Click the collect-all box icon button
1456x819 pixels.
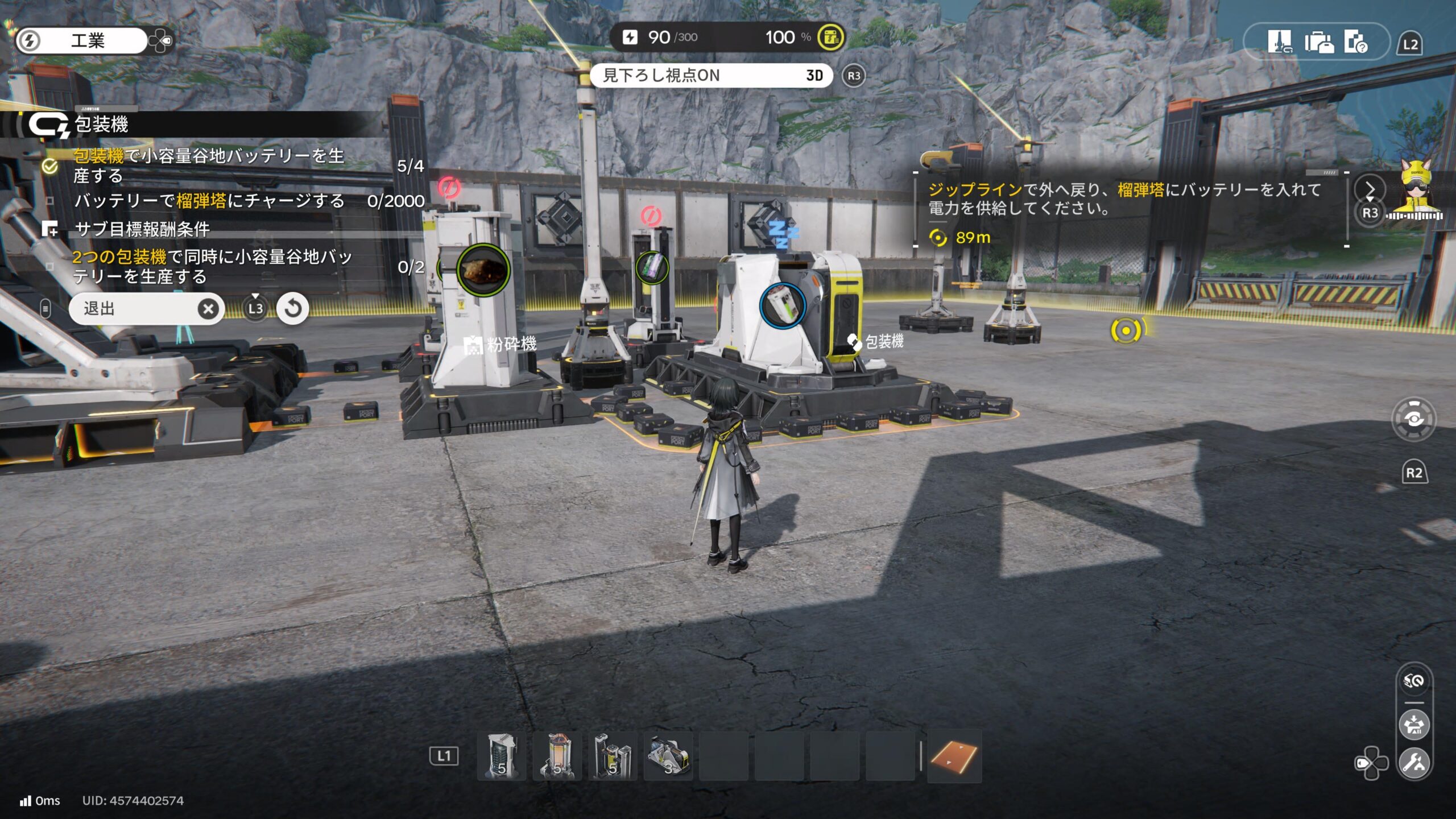(x=1414, y=725)
